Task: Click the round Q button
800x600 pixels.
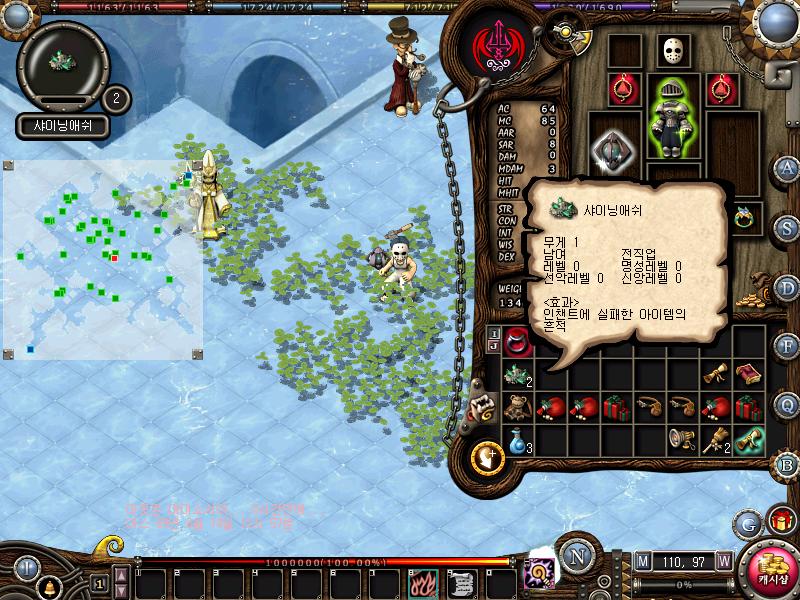Action: (787, 404)
